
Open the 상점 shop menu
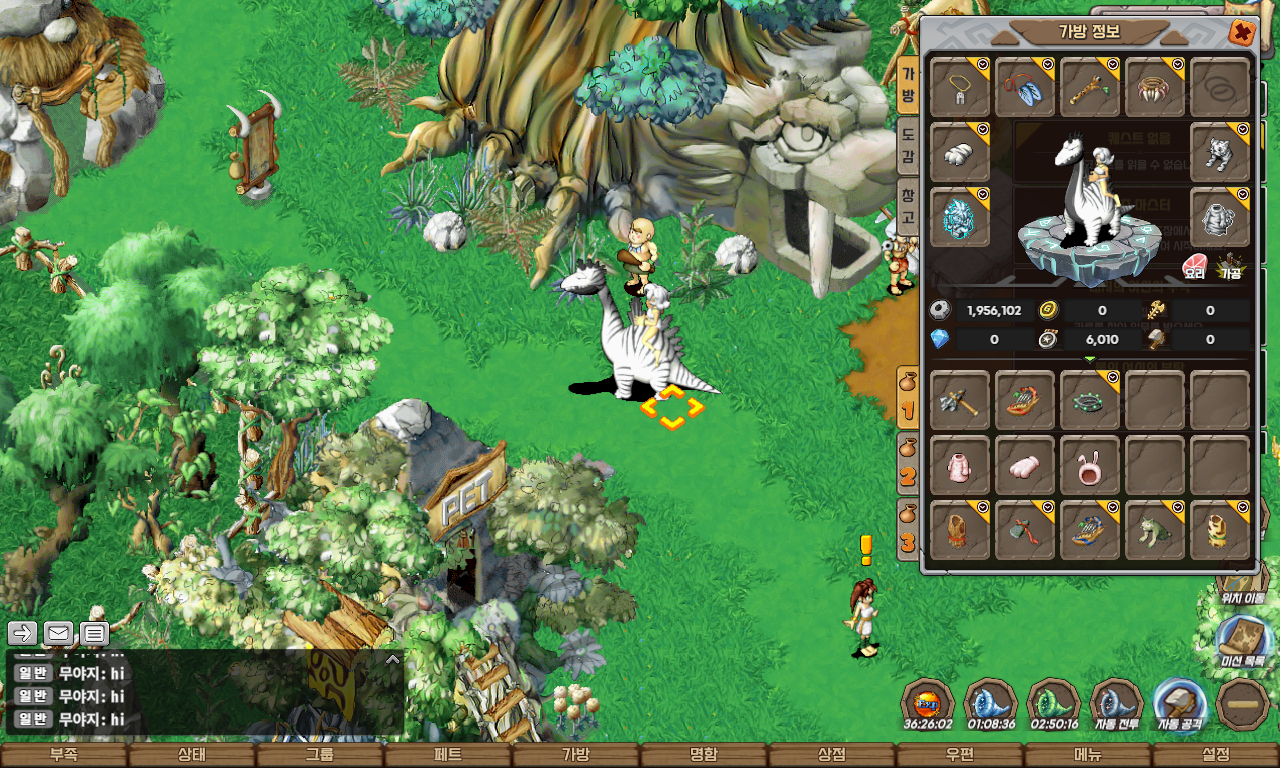pos(831,755)
